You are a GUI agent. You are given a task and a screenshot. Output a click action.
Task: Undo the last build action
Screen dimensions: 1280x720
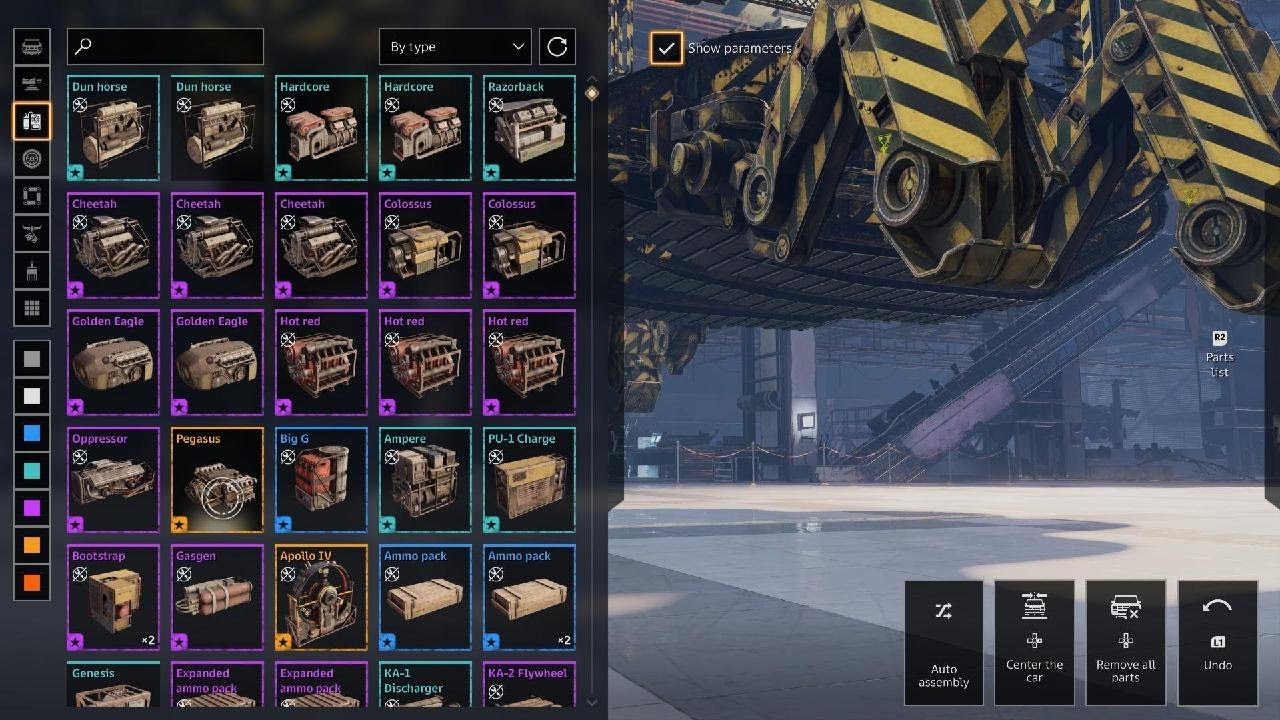(1217, 642)
